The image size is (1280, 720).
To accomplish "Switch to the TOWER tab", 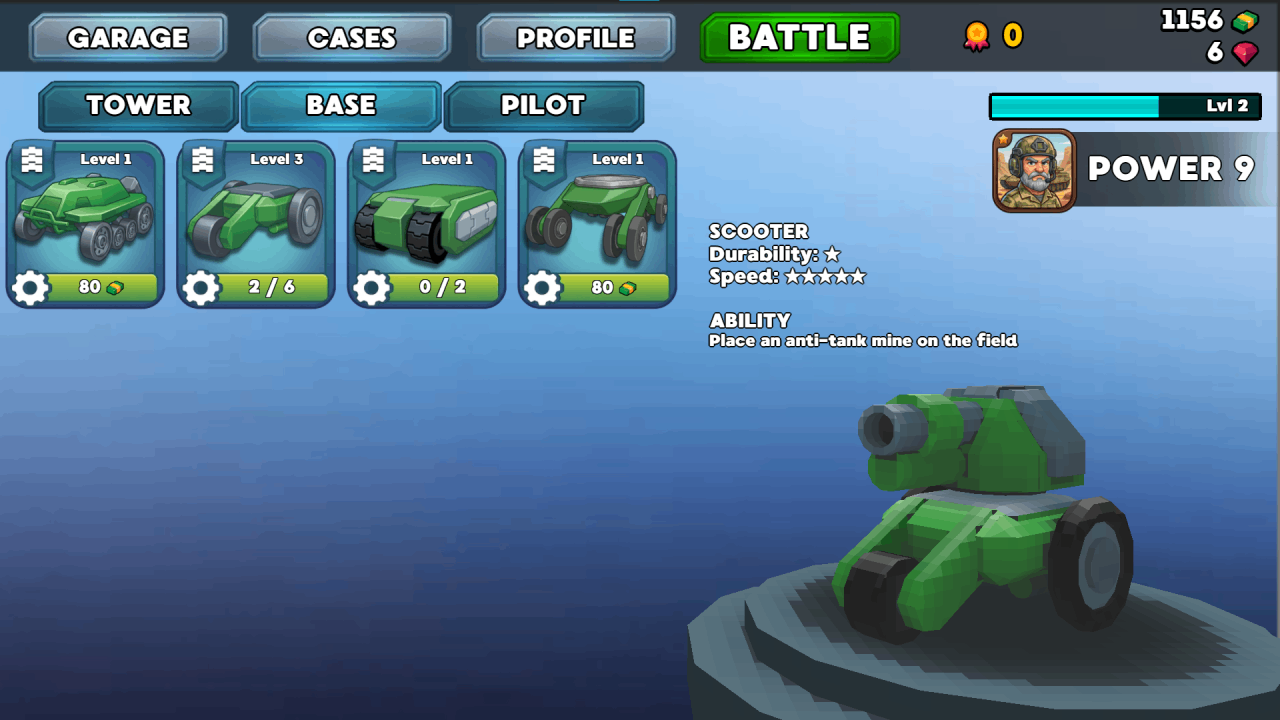I will pyautogui.click(x=137, y=105).
